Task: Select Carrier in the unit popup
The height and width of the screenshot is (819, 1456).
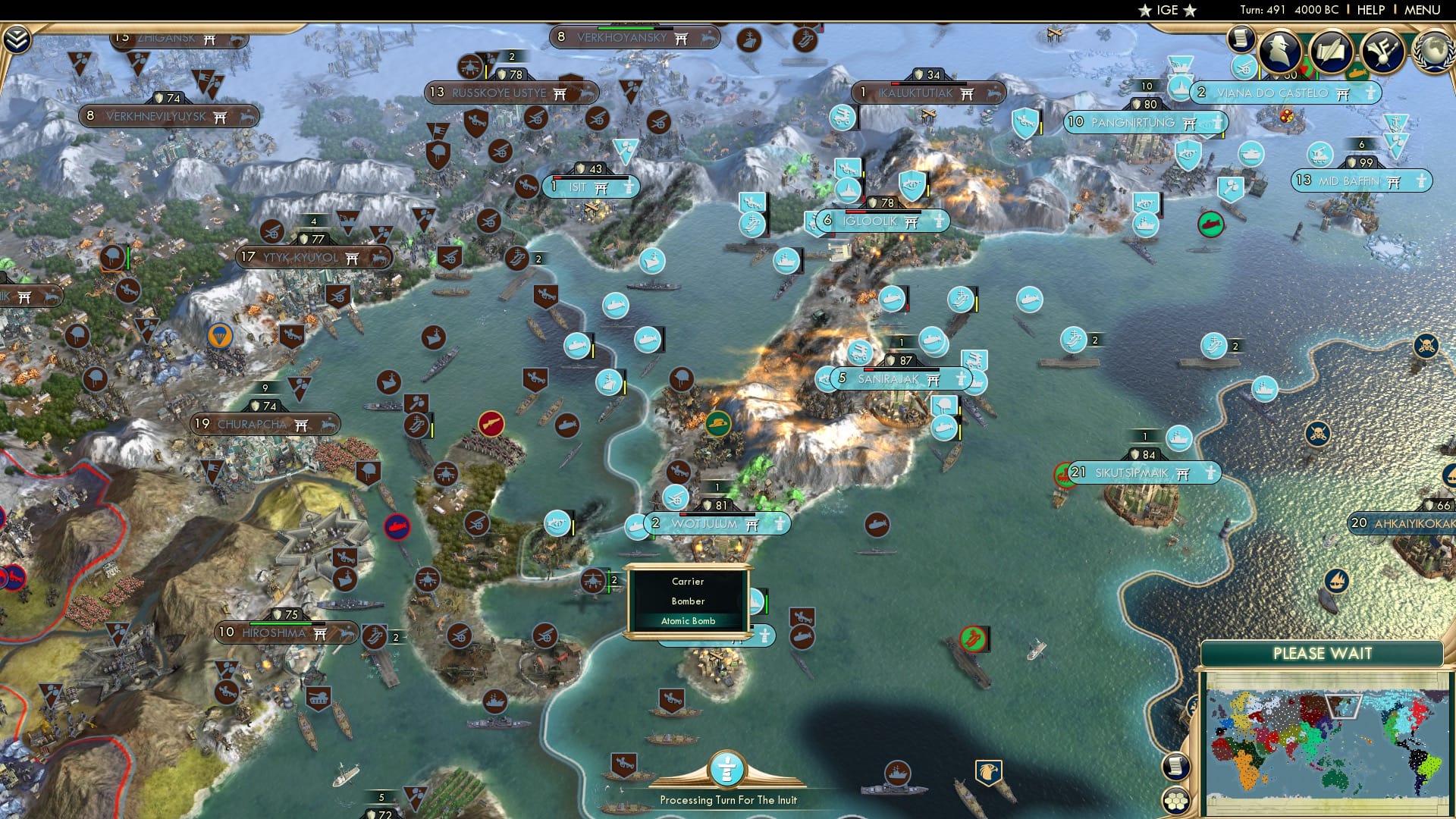Action: (x=687, y=582)
